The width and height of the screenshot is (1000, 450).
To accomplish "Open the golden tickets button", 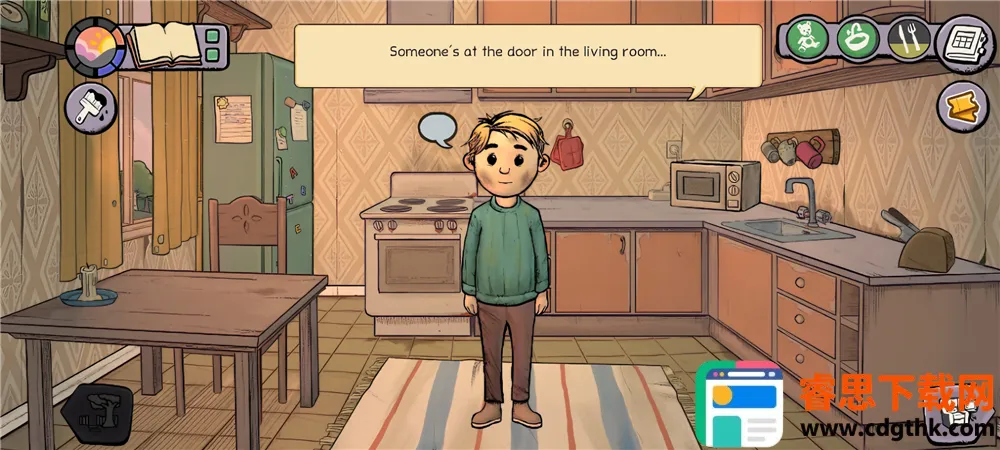I will pyautogui.click(x=964, y=104).
